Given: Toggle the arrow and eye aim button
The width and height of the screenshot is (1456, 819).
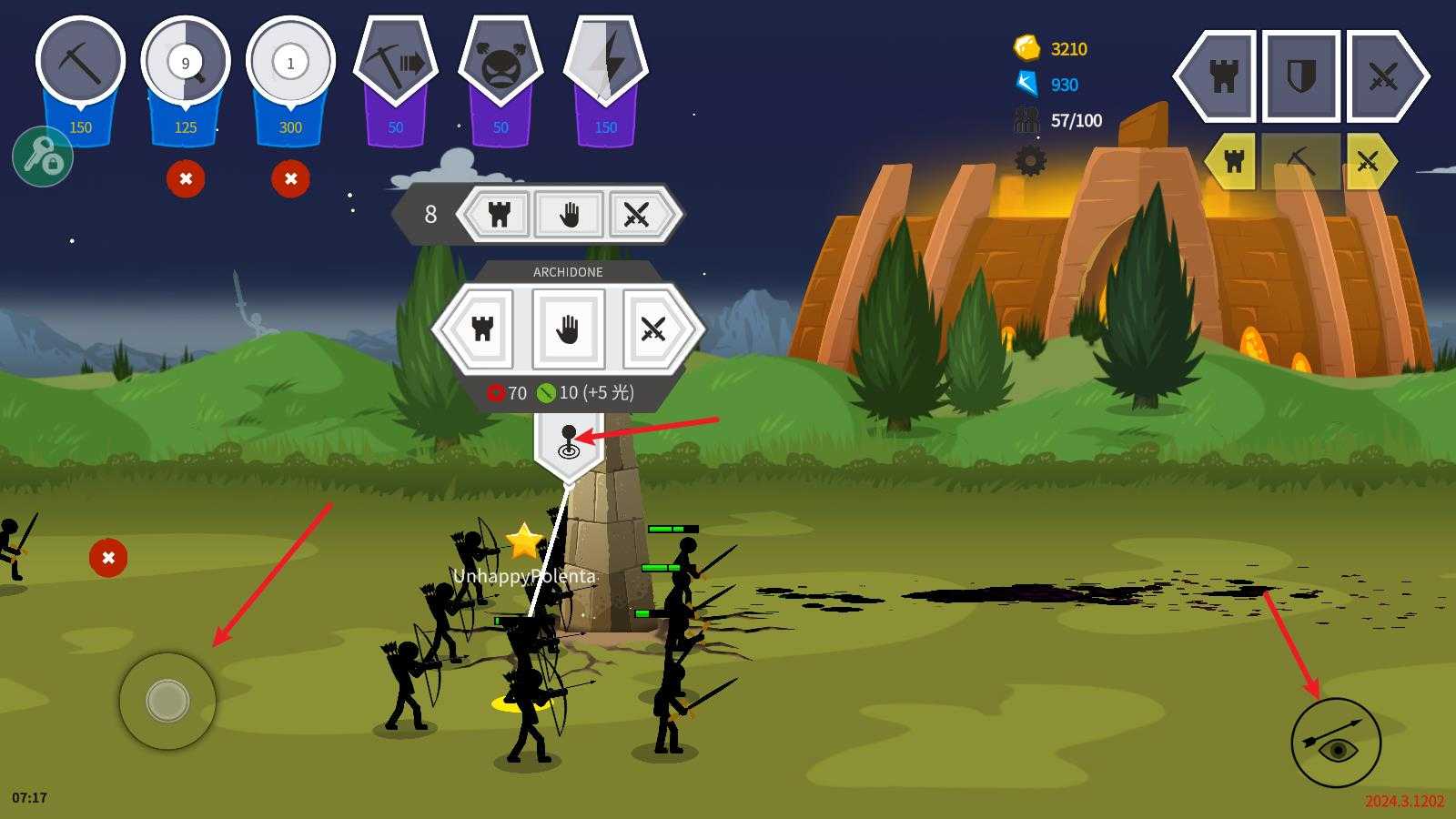Looking at the screenshot, I should [1335, 743].
